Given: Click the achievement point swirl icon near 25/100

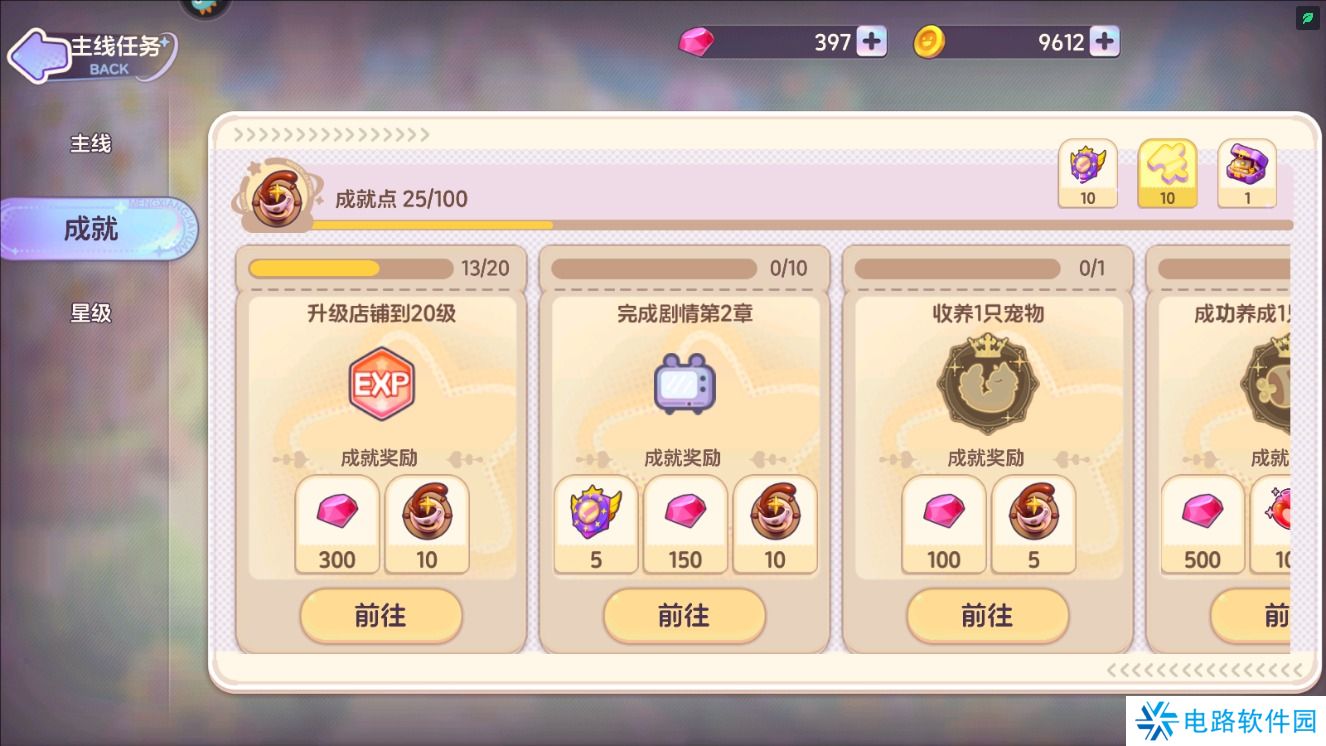Looking at the screenshot, I should [277, 194].
